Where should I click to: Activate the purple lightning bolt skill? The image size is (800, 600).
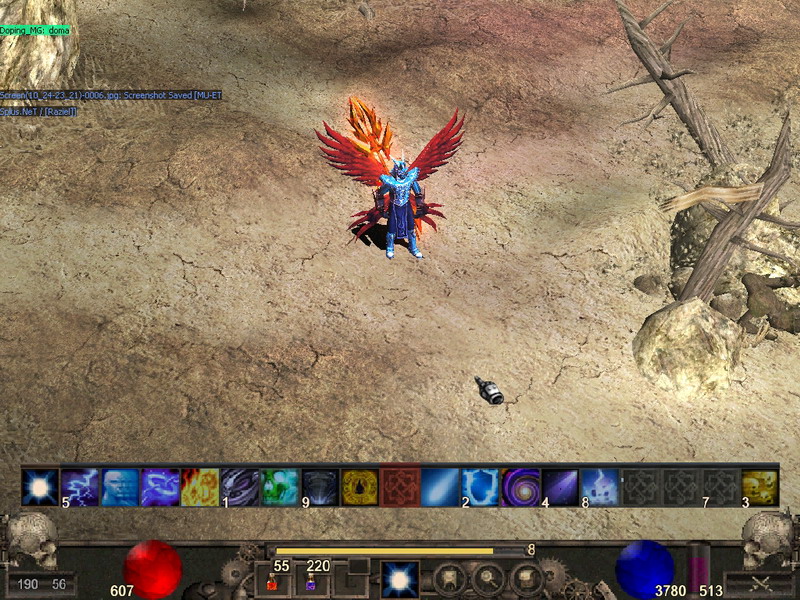[x=80, y=487]
